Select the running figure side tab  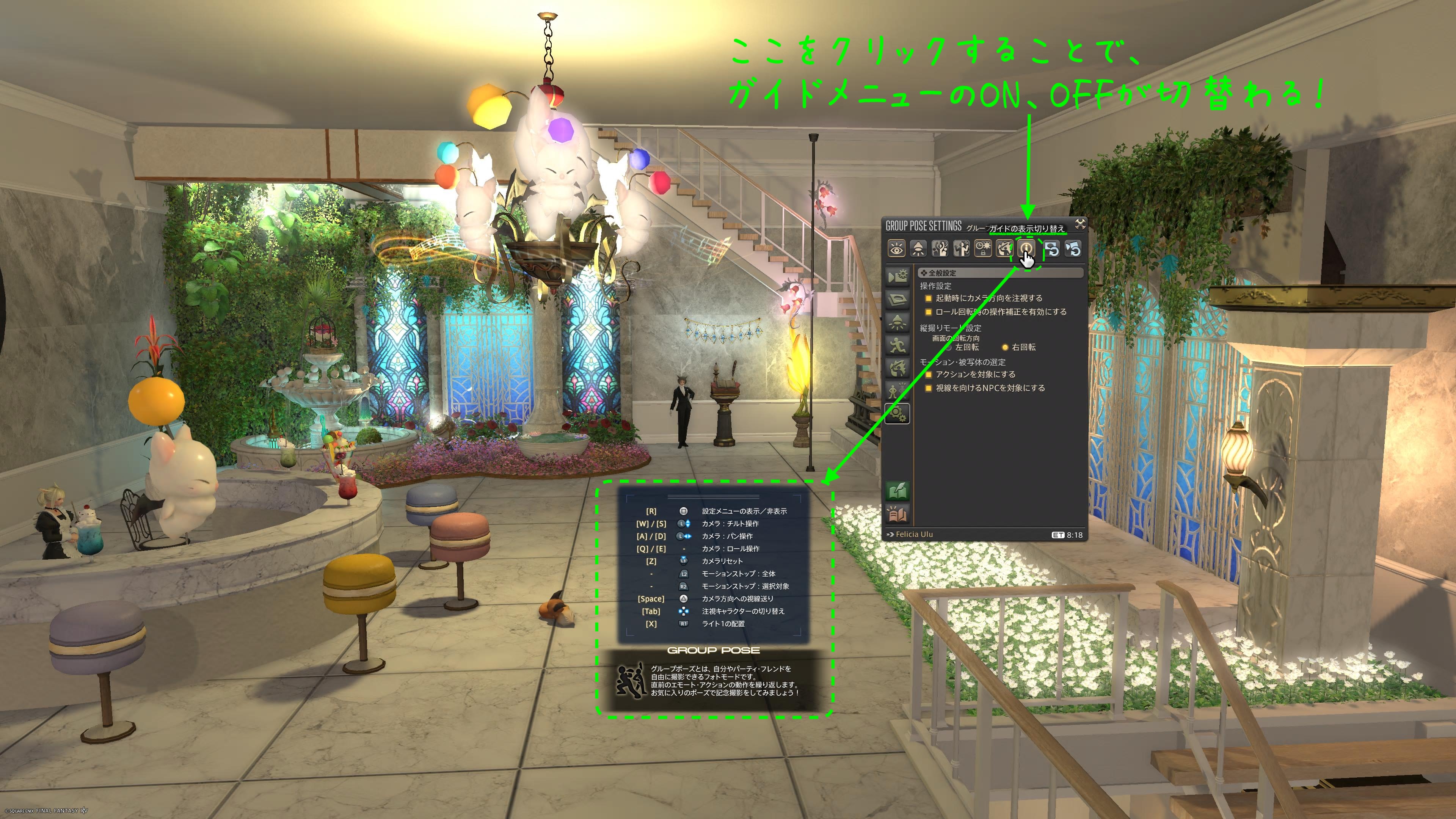tap(897, 345)
